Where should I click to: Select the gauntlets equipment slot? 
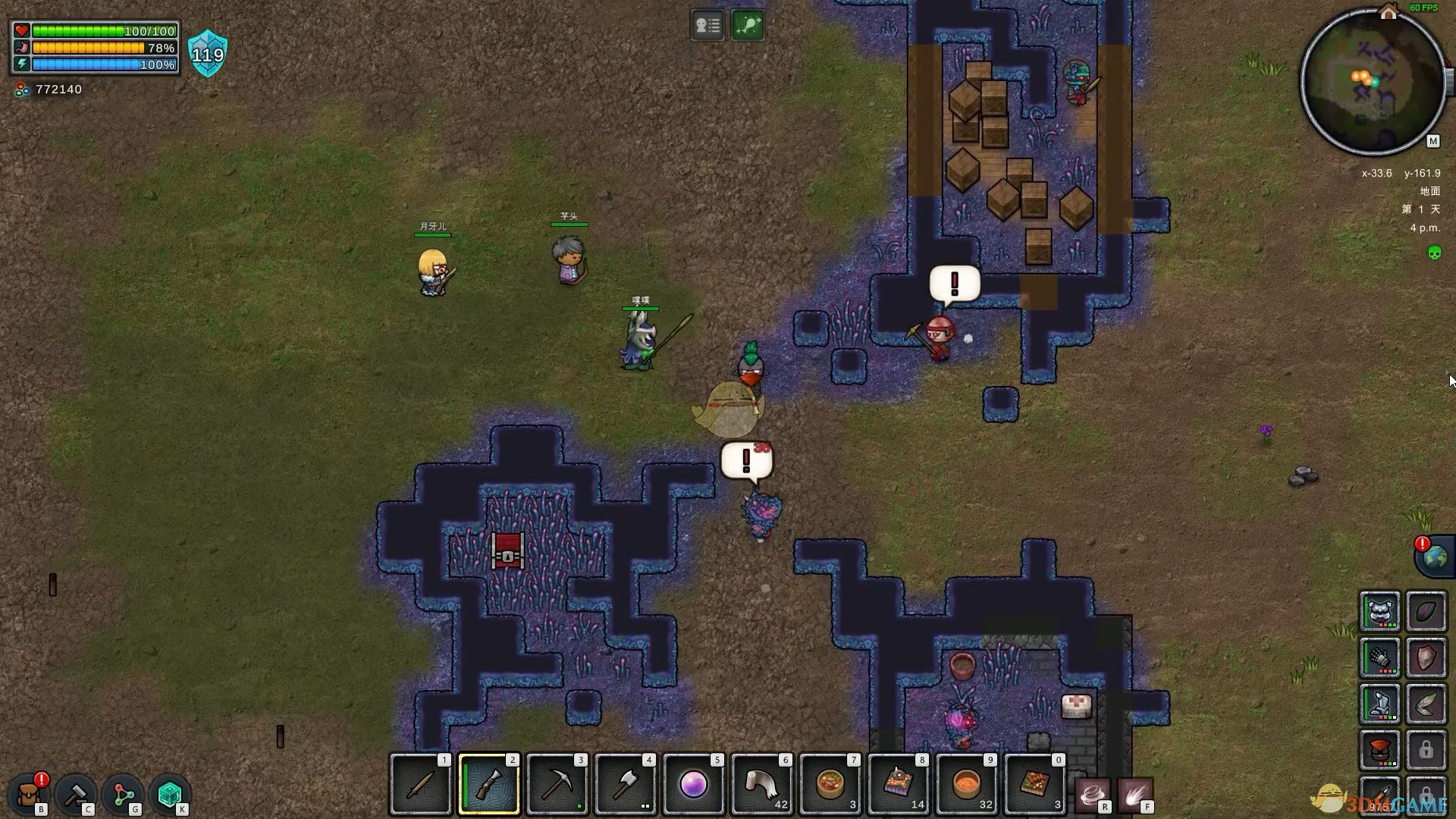pos(1379,657)
